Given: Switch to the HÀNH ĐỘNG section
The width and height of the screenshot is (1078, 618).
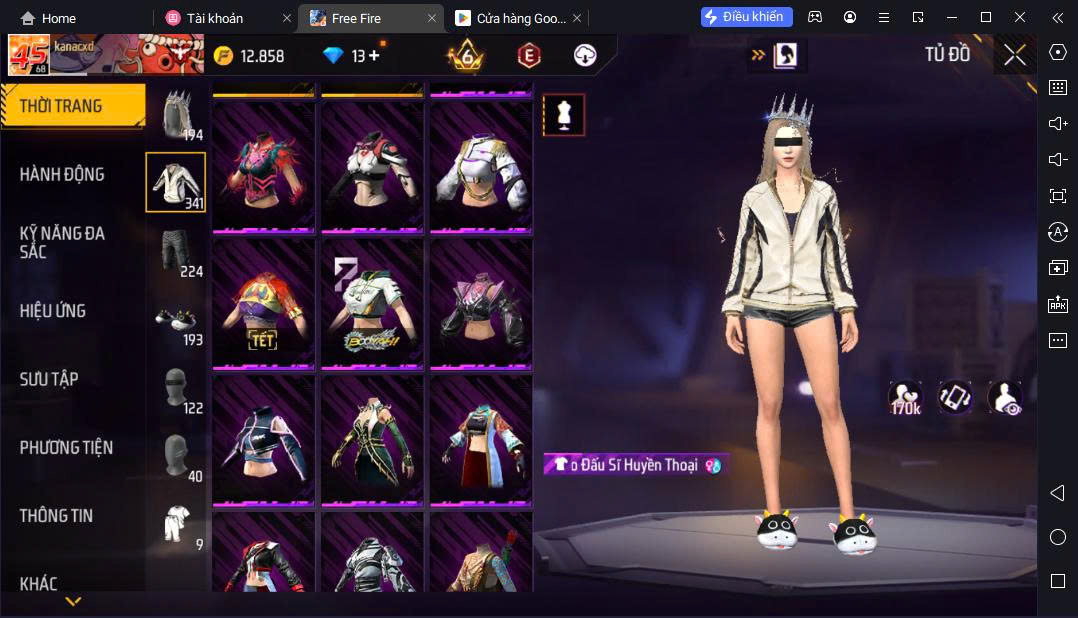Looking at the screenshot, I should click(62, 174).
